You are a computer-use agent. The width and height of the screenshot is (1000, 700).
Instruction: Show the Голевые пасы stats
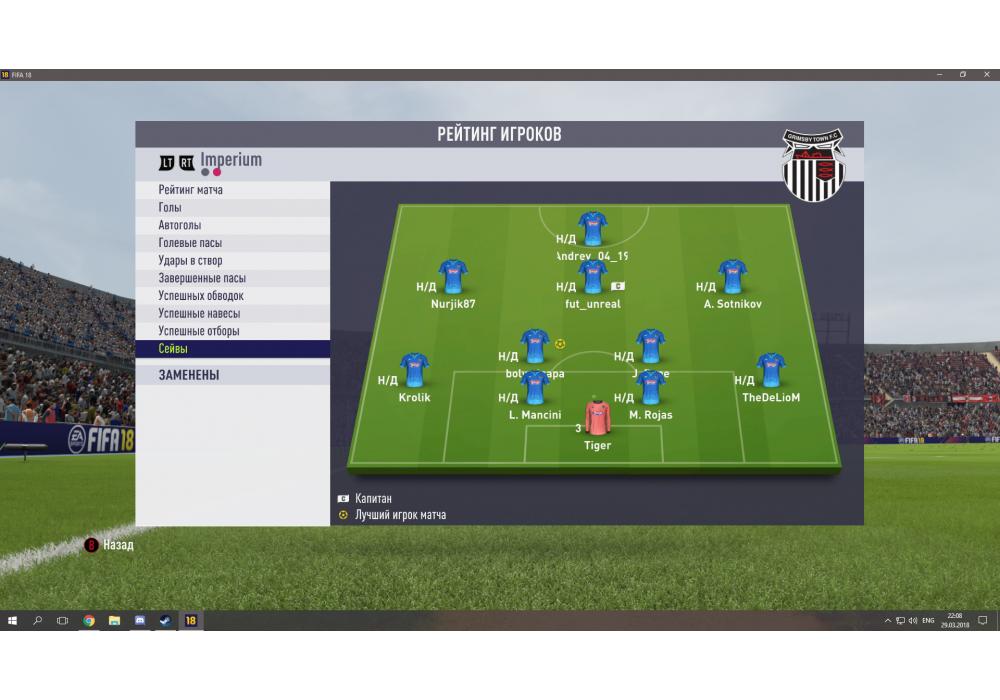point(190,243)
